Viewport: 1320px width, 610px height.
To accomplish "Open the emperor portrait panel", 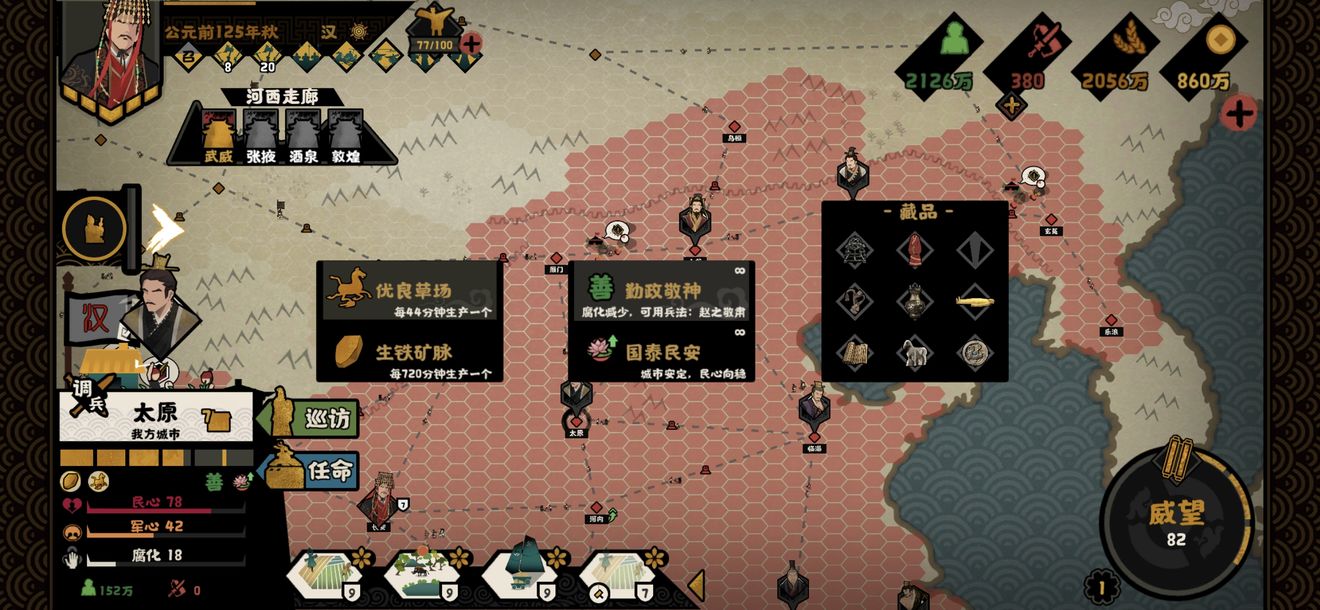I will tap(112, 52).
